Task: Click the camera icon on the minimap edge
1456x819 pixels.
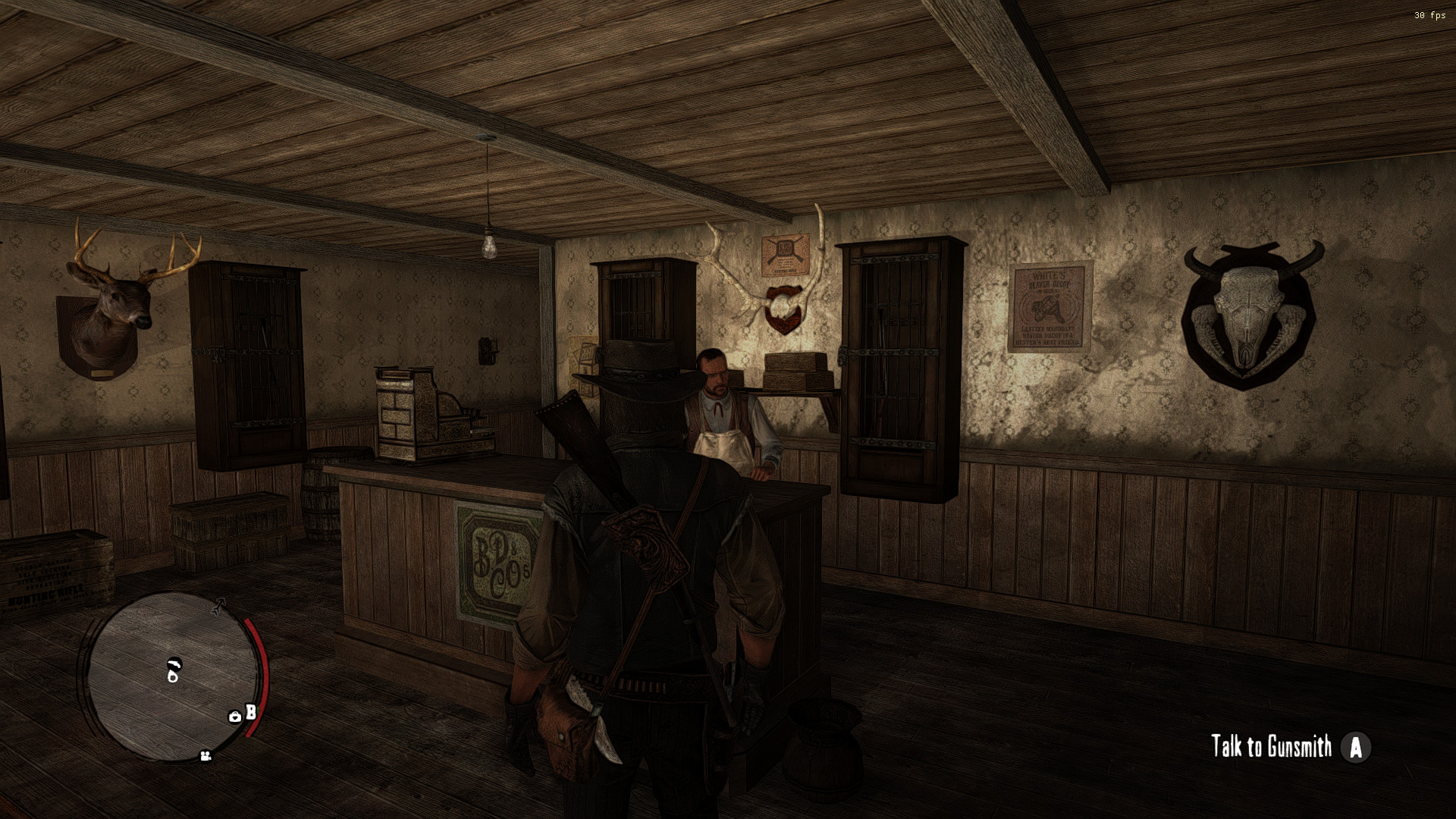Action: click(206, 756)
